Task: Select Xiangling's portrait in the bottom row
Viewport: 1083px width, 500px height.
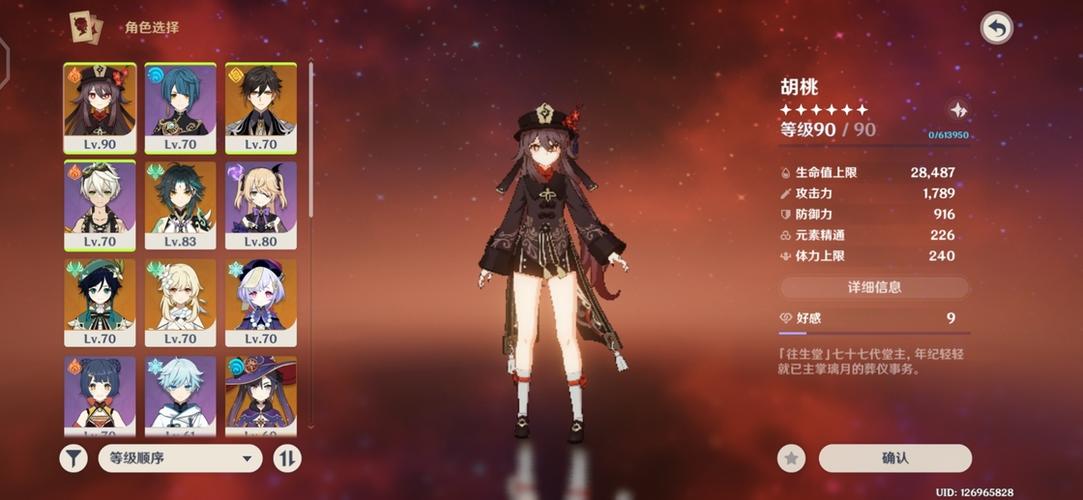Action: click(x=100, y=394)
